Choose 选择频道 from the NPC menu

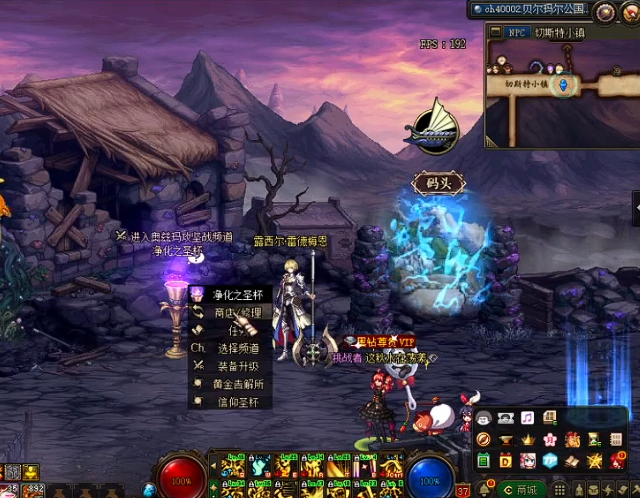236,348
